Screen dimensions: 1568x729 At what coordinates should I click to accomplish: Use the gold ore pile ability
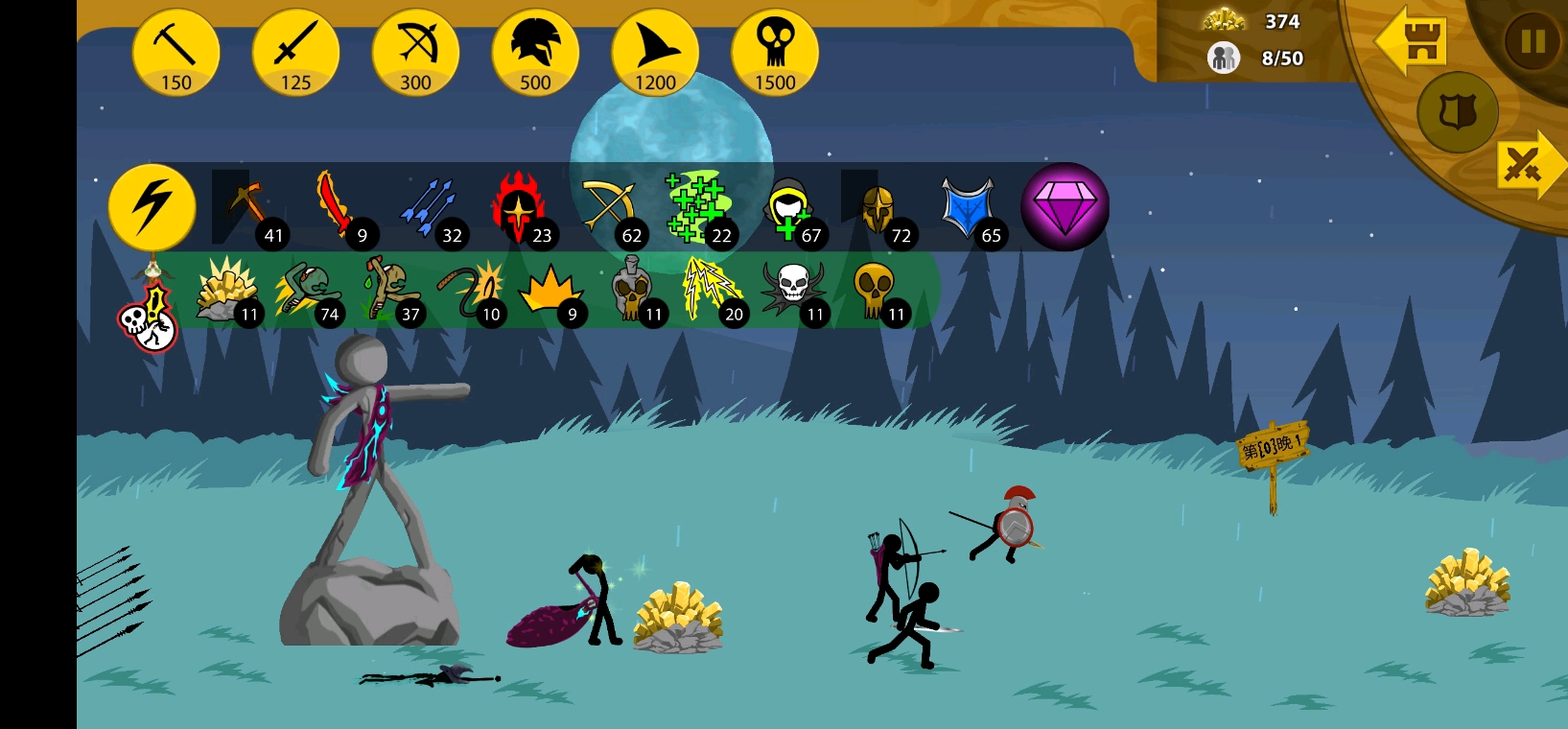point(226,289)
